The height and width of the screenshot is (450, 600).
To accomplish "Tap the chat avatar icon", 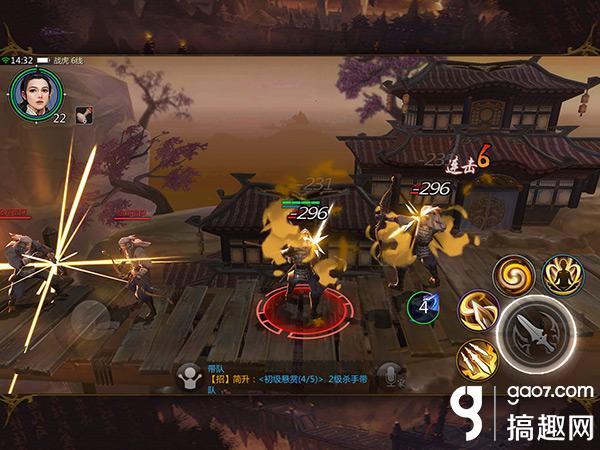I will (186, 375).
